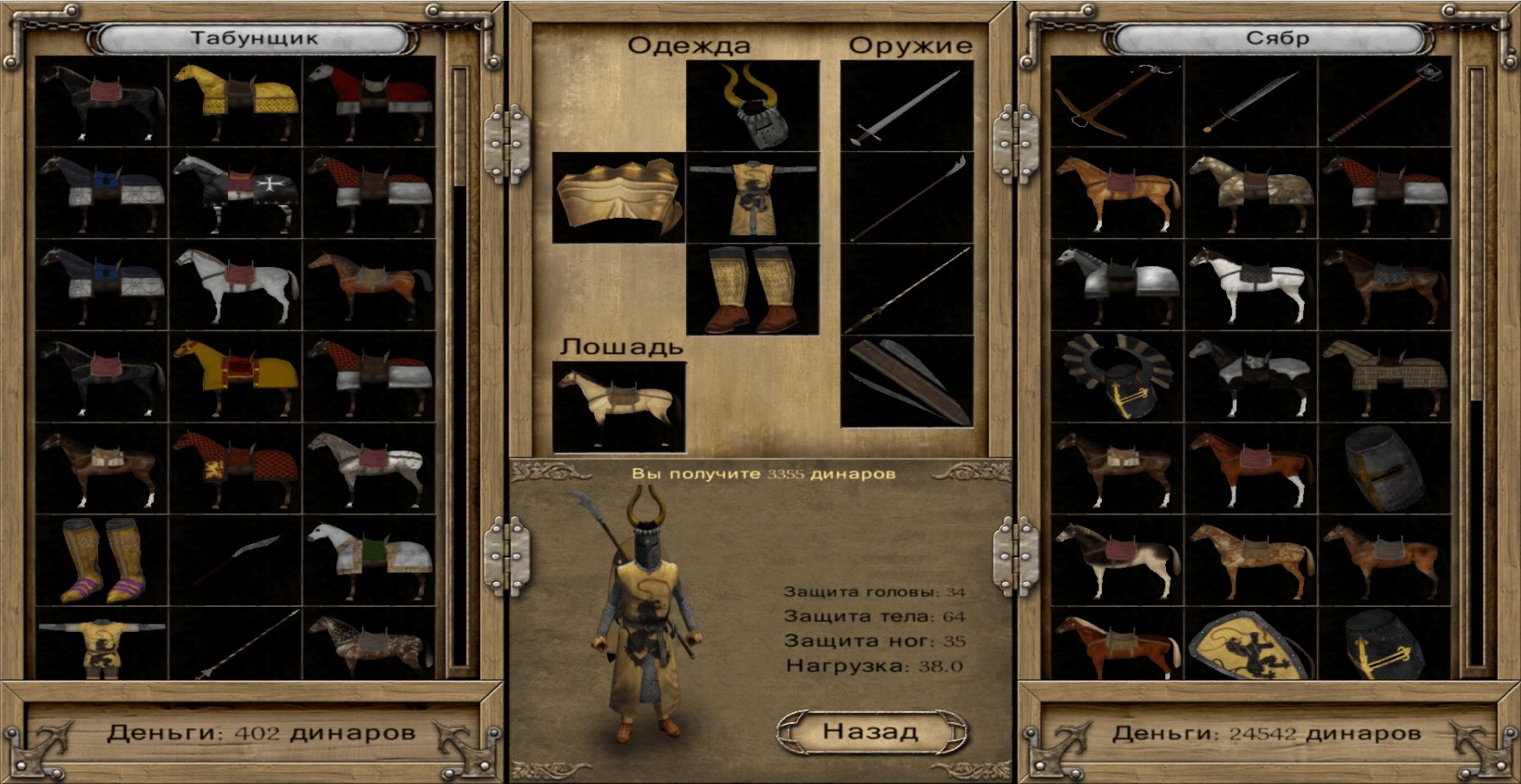Select the equipped yellow leg boots slot
This screenshot has height=784, width=1521.
tap(752, 289)
